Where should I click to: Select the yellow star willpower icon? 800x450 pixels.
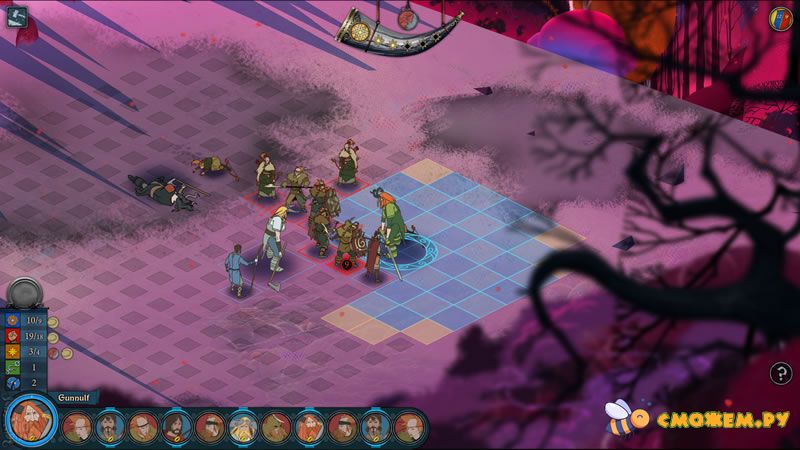tap(12, 352)
